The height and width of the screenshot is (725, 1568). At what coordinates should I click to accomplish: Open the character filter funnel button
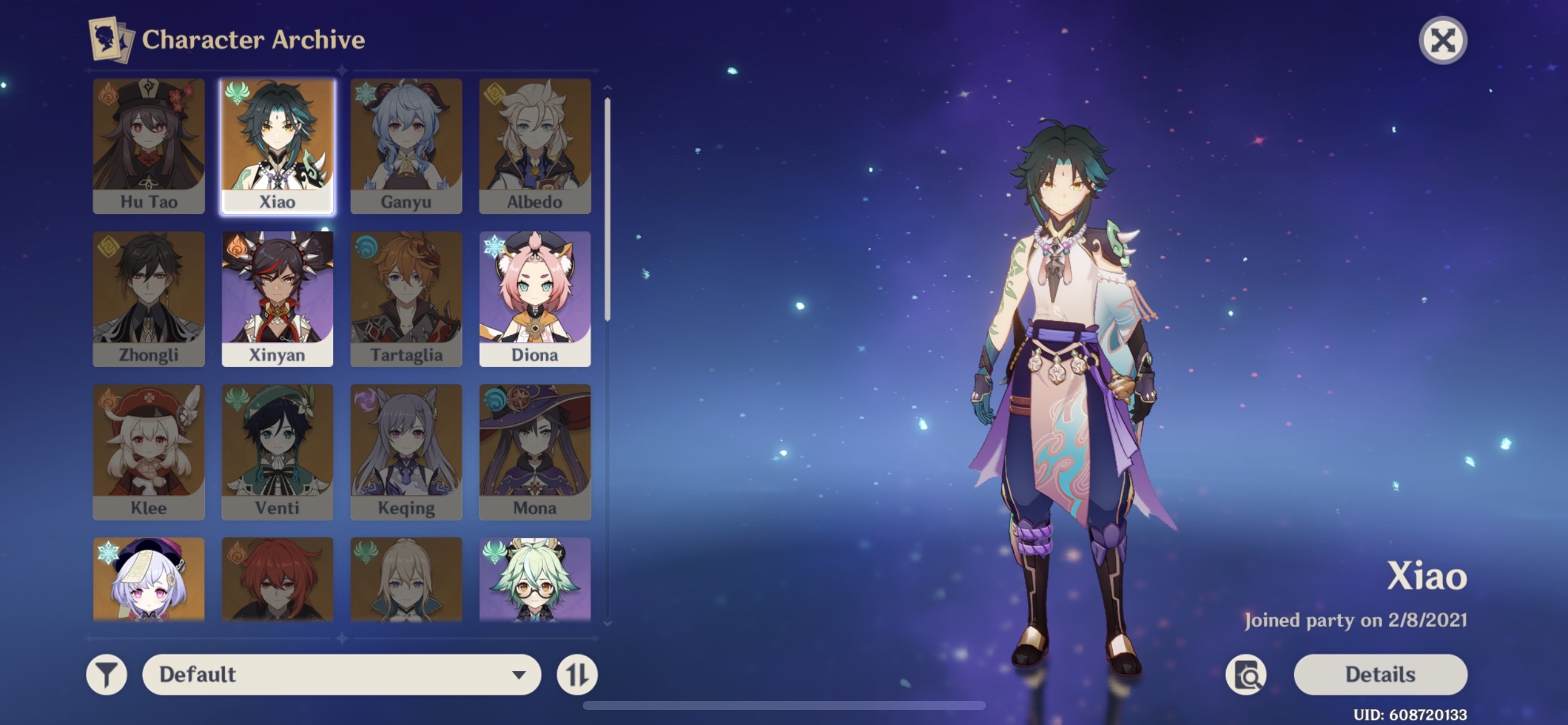point(107,674)
